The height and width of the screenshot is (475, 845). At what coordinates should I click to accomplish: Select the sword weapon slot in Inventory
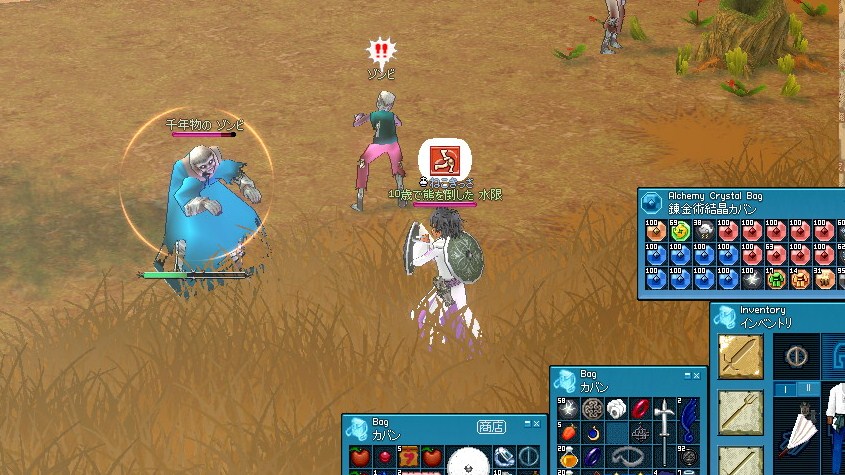click(741, 355)
